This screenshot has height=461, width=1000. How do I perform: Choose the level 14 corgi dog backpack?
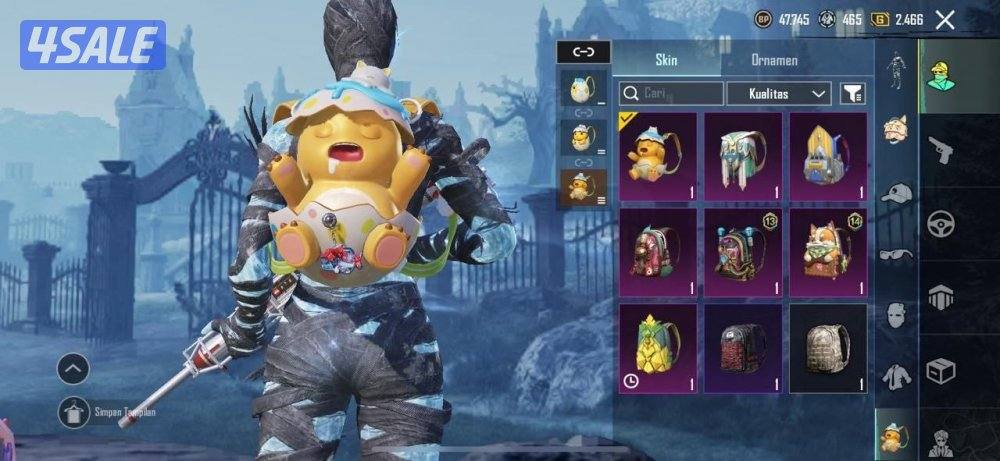pos(828,251)
